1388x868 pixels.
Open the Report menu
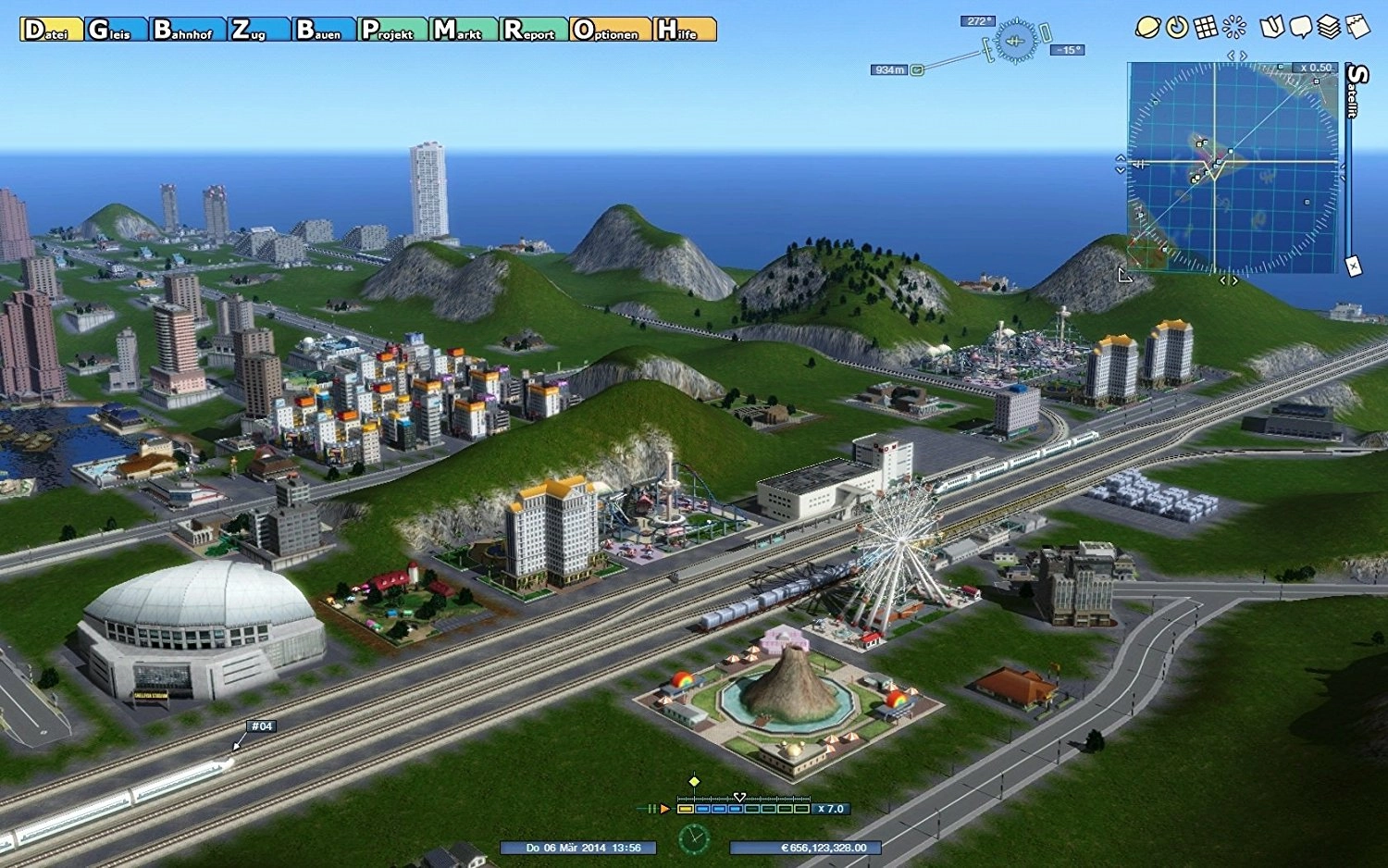point(534,30)
